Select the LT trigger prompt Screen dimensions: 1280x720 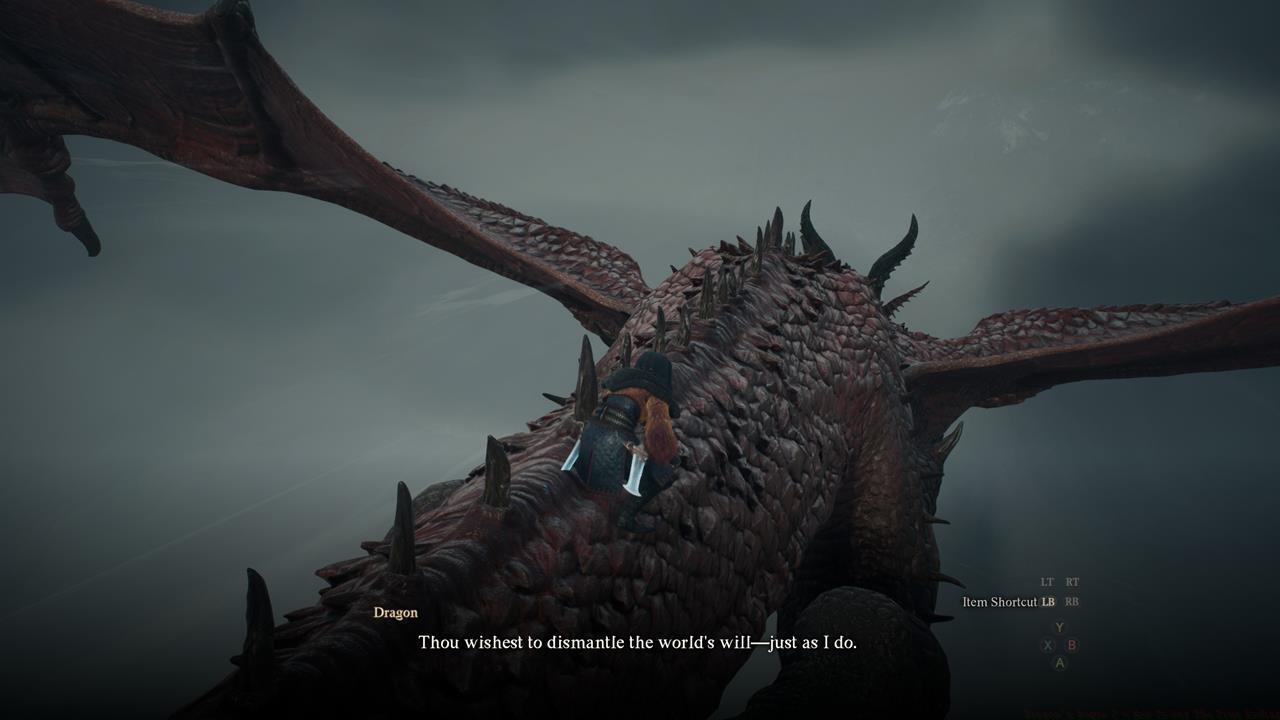(1047, 581)
